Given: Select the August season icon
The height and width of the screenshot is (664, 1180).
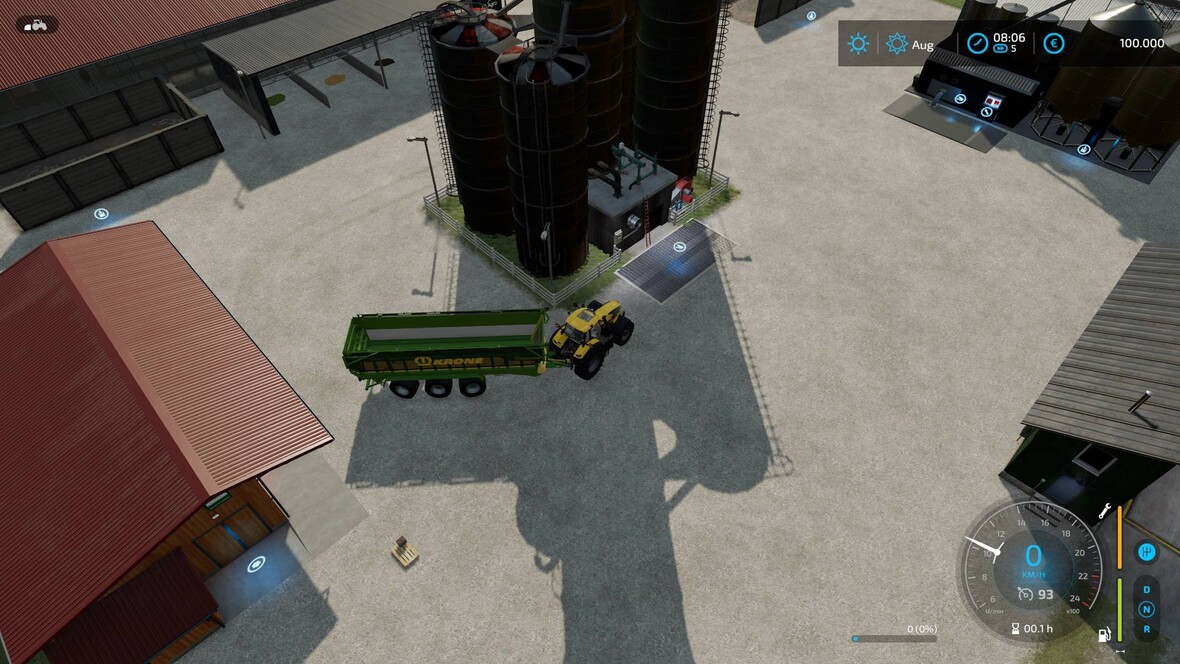Looking at the screenshot, I should tap(897, 44).
